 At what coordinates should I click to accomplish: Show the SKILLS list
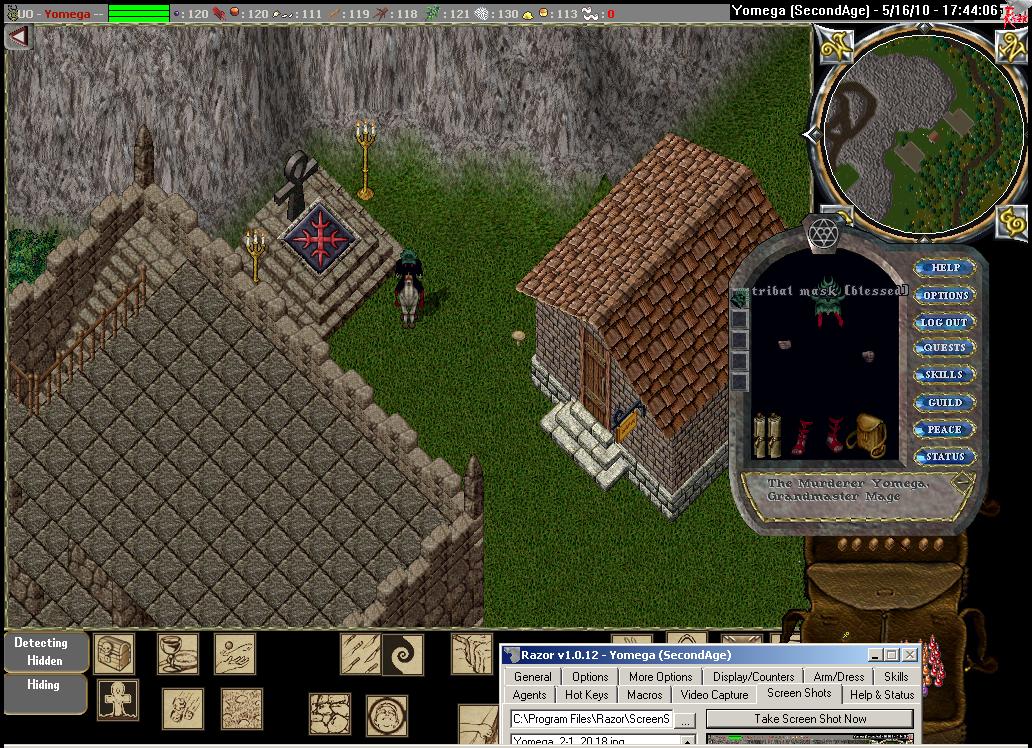coord(944,375)
